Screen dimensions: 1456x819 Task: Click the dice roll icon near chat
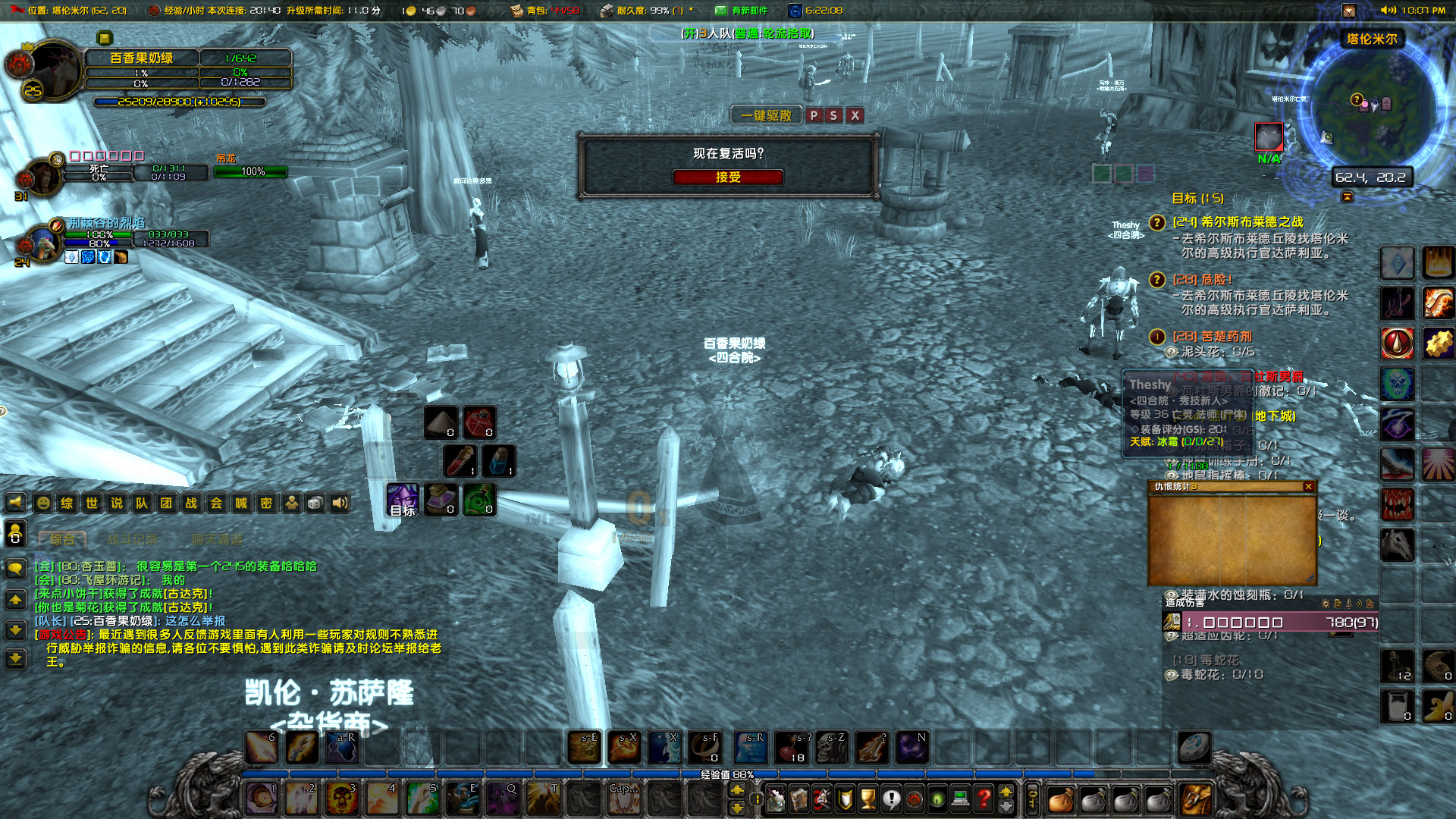coord(315,504)
